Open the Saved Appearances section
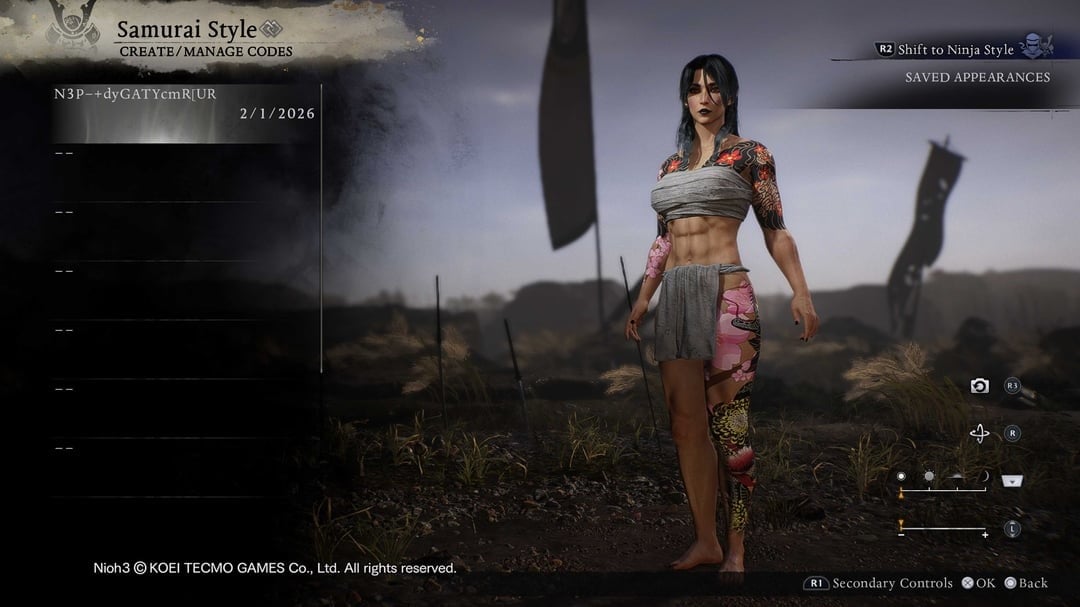The width and height of the screenshot is (1080, 607). point(977,77)
